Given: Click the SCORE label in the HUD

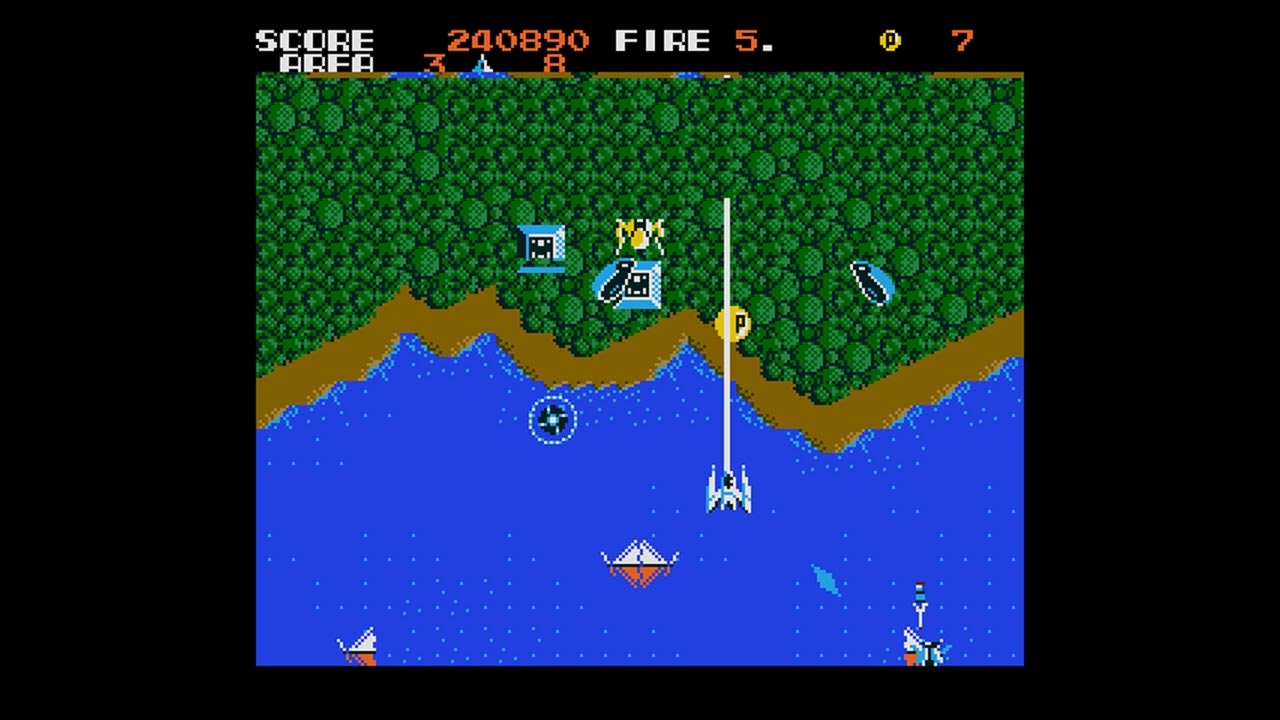Looking at the screenshot, I should click(315, 40).
